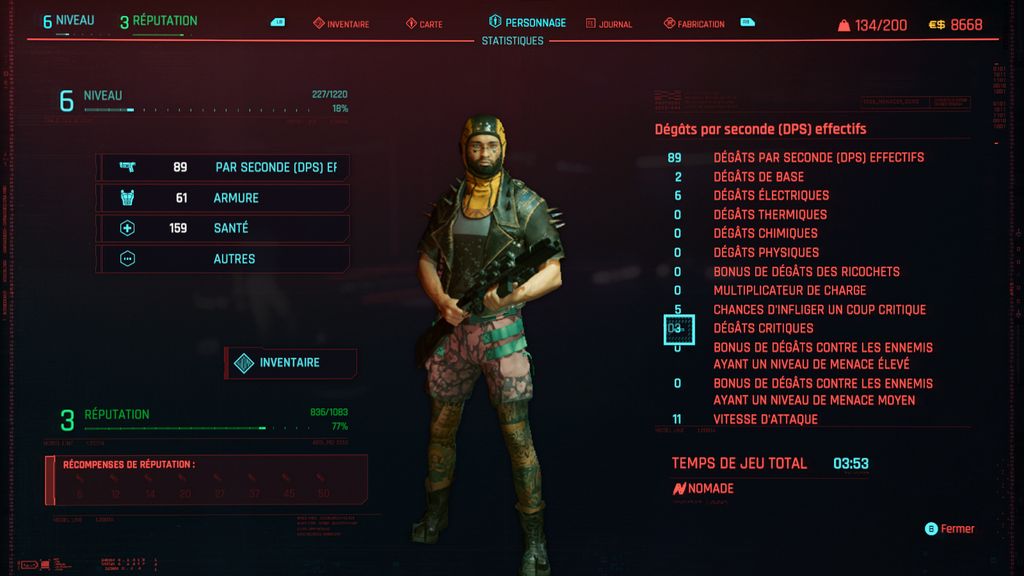1024x576 pixels.
Task: Open the Journal tab
Action: coord(609,24)
